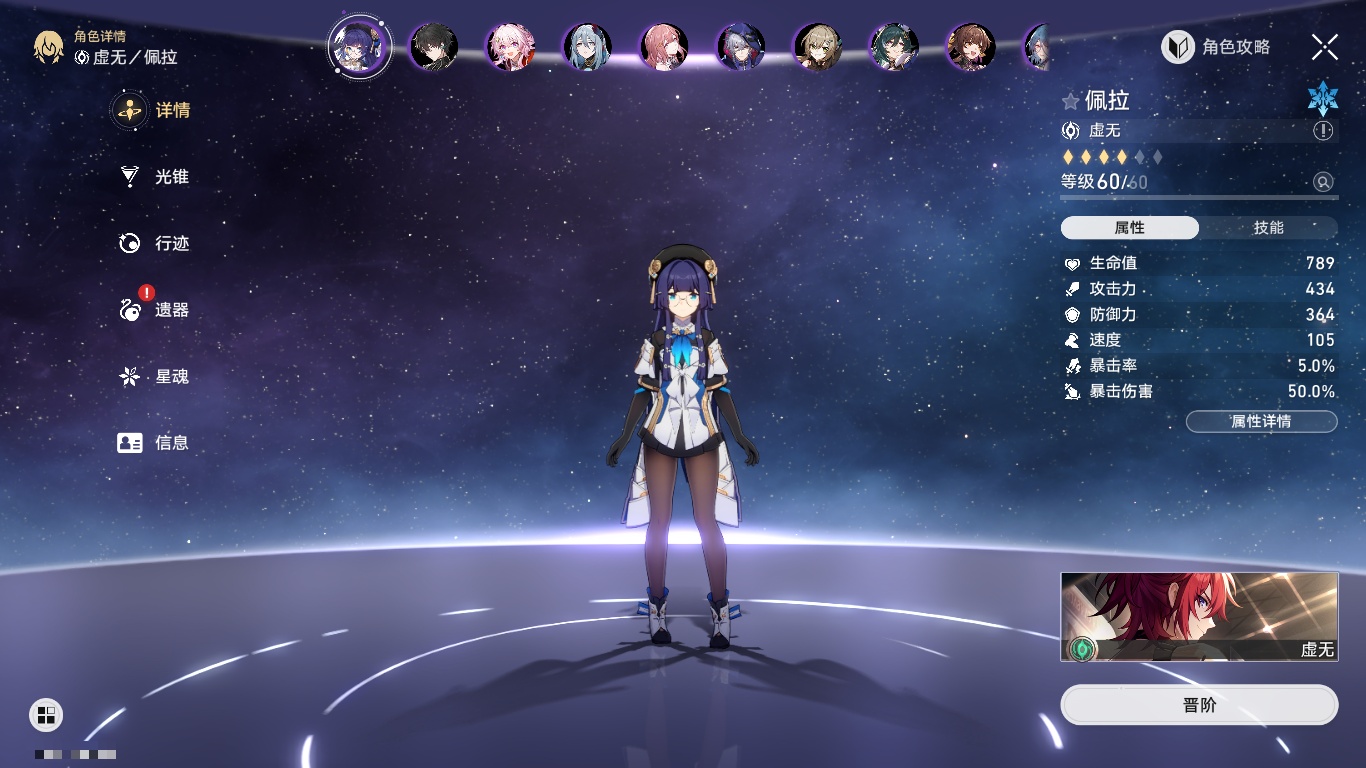Click the exclamation info icon beside 虚无
This screenshot has width=1366, height=768.
[x=1323, y=131]
